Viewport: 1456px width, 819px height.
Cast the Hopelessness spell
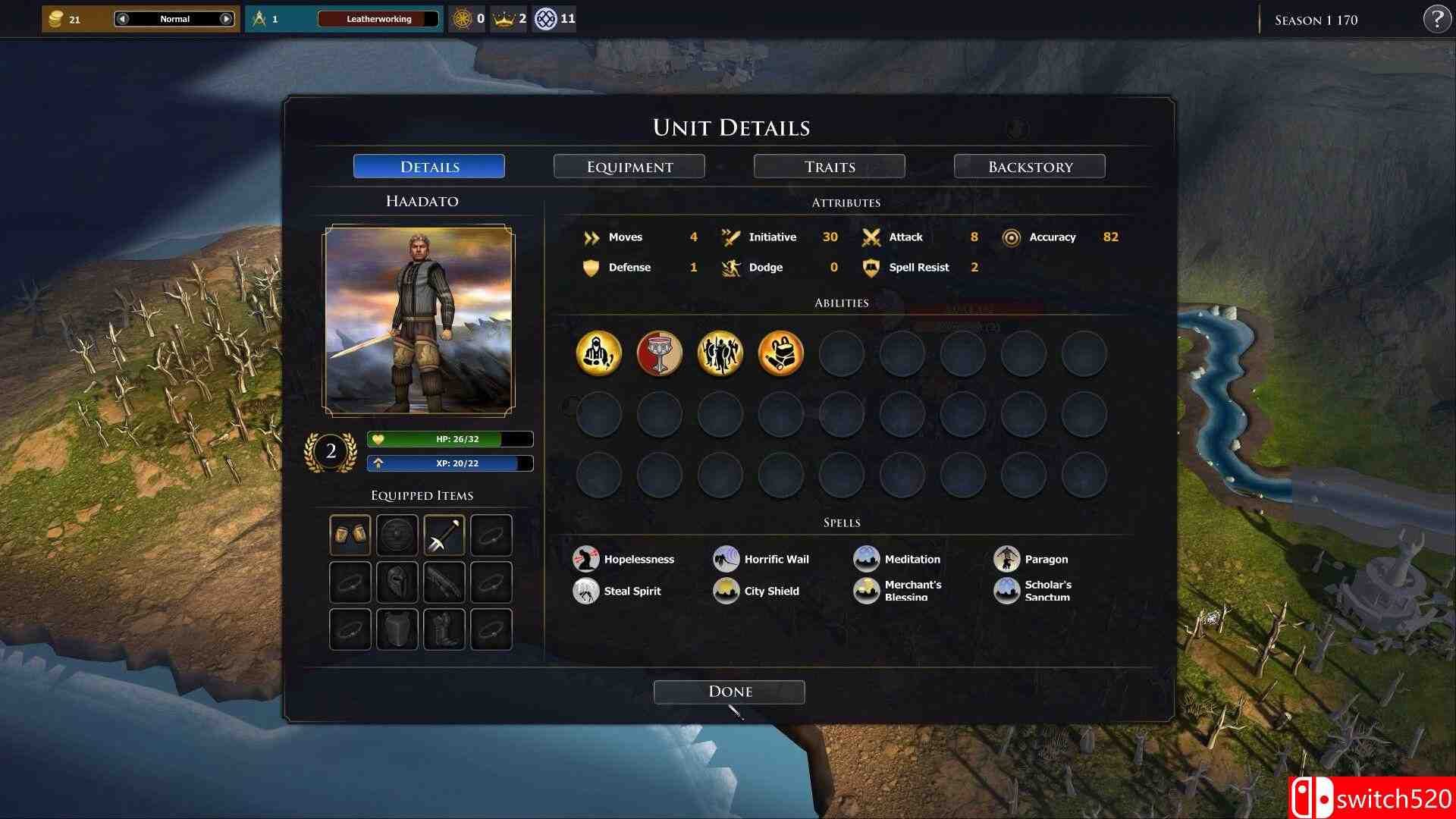[585, 559]
